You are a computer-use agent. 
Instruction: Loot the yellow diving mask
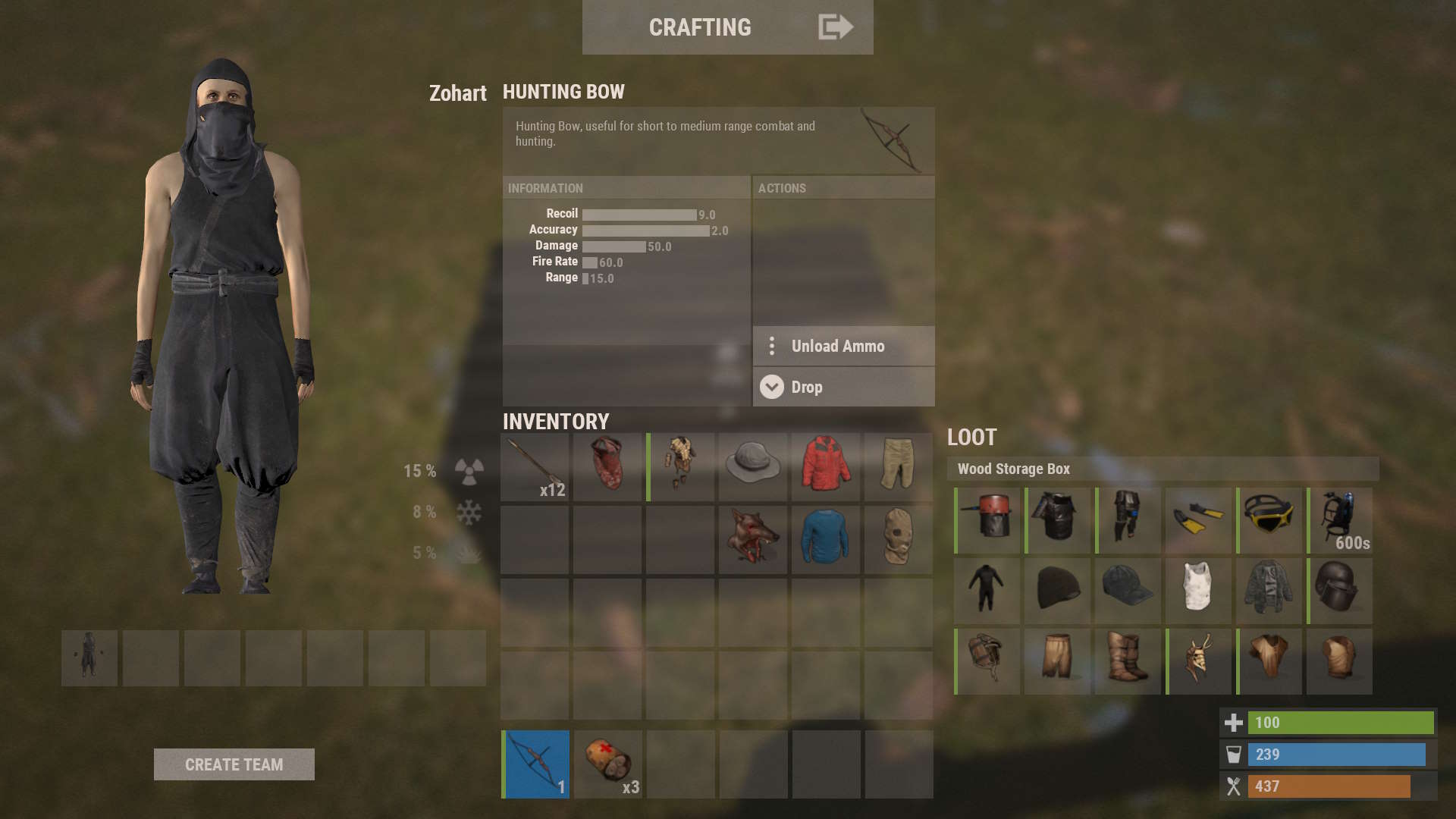1269,520
